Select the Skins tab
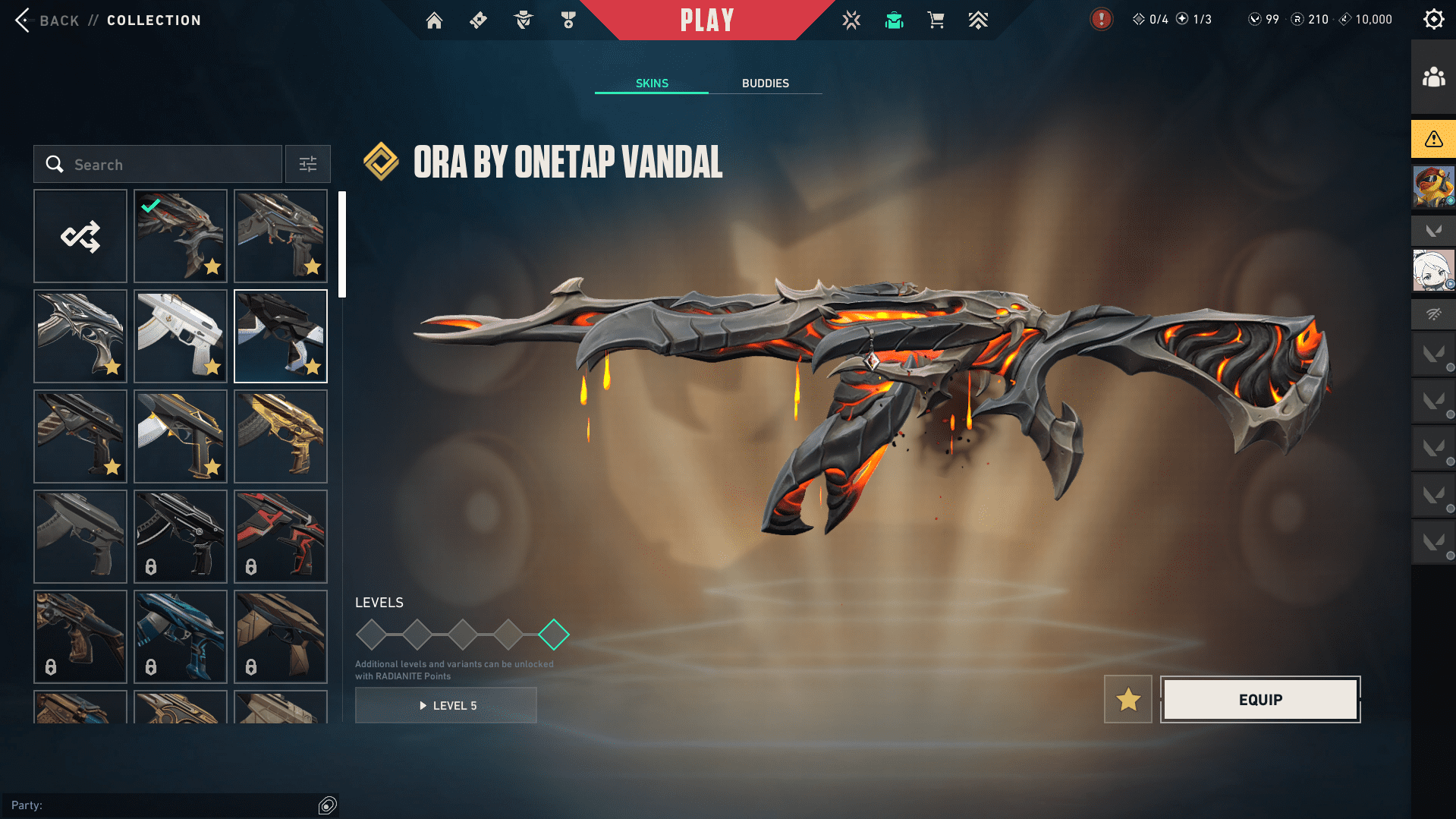1456x819 pixels. pyautogui.click(x=652, y=83)
